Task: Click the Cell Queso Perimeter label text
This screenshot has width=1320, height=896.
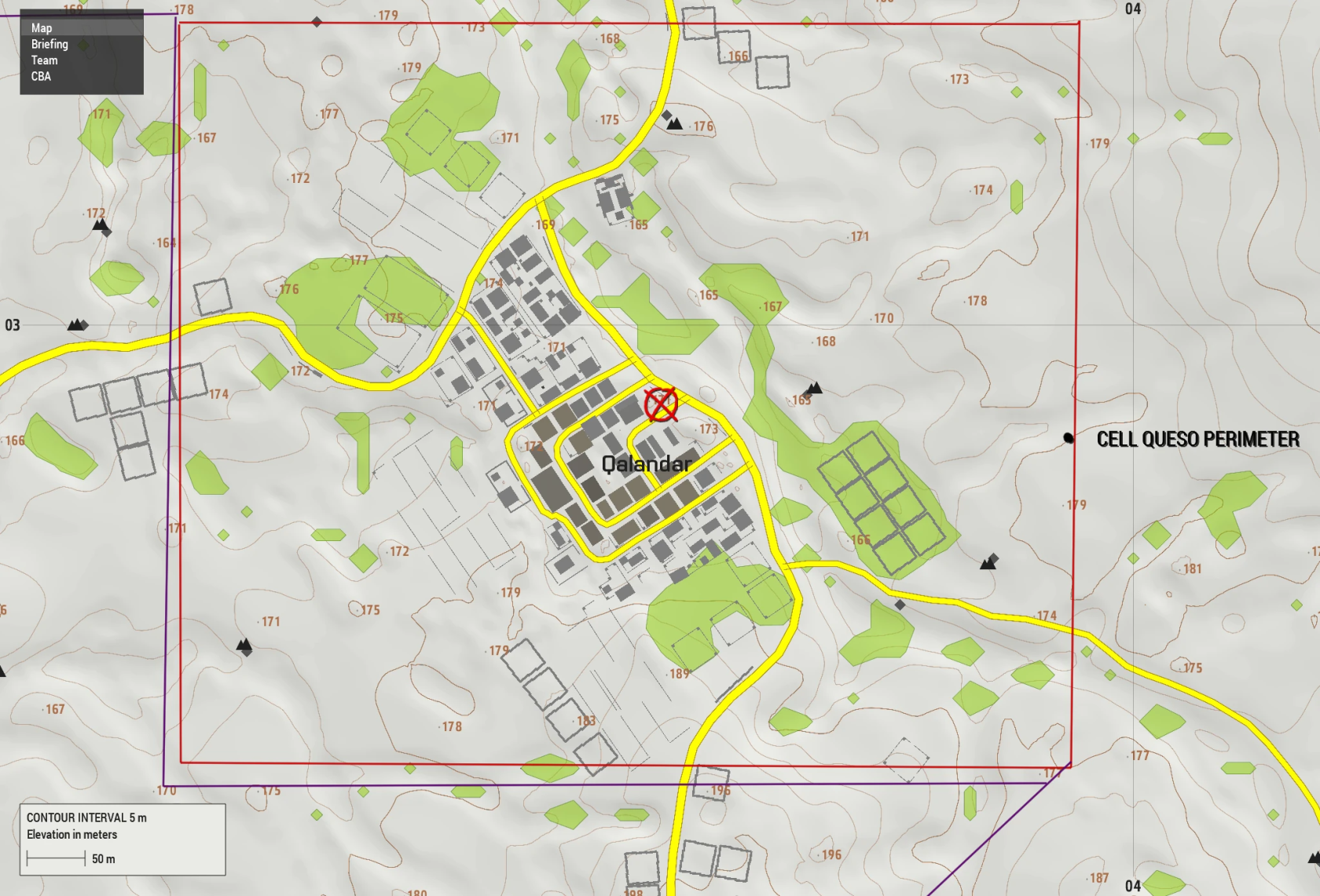Action: 1198,439
